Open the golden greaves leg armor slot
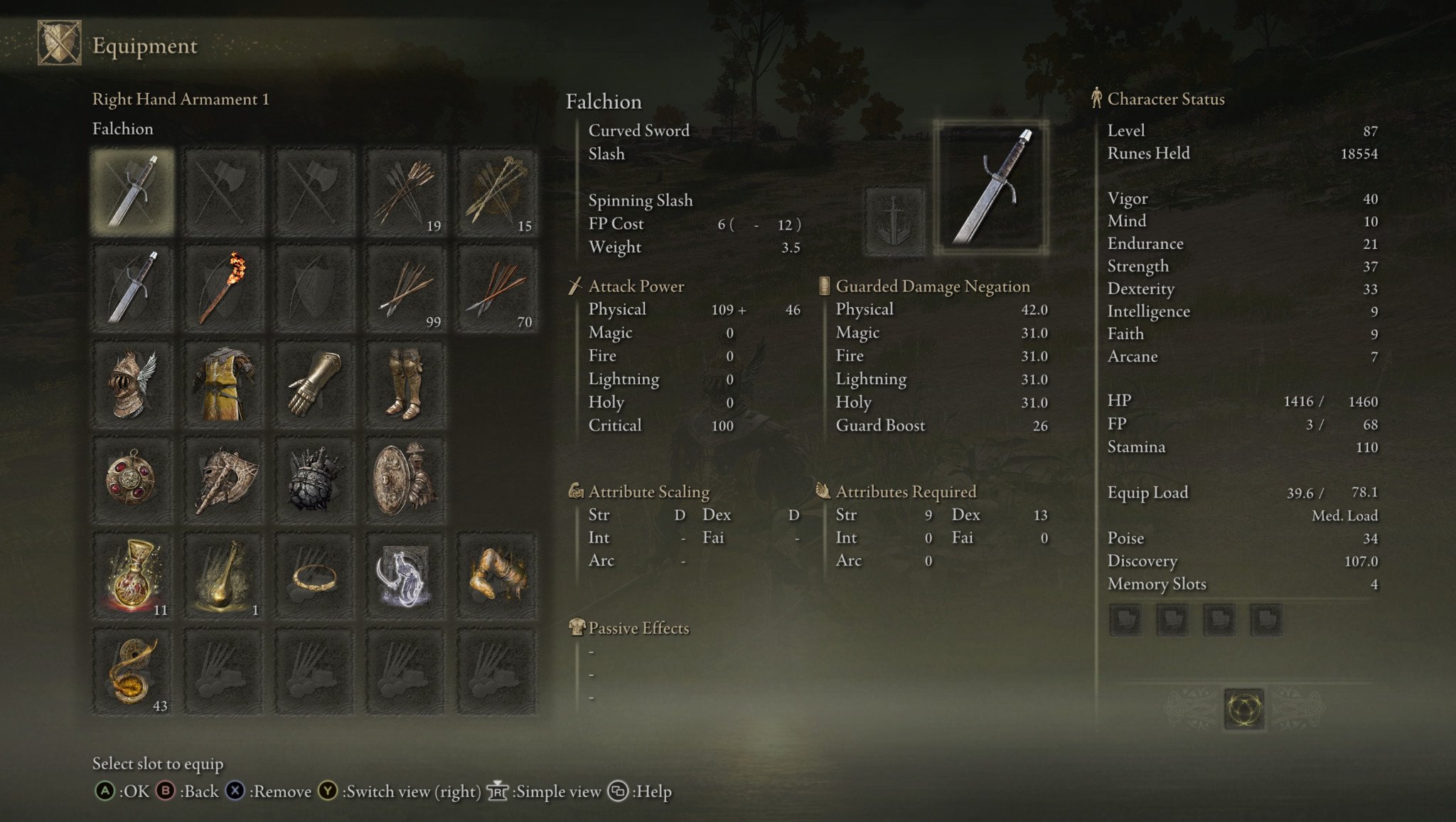Screen dimensions: 1456x822 [x=406, y=385]
